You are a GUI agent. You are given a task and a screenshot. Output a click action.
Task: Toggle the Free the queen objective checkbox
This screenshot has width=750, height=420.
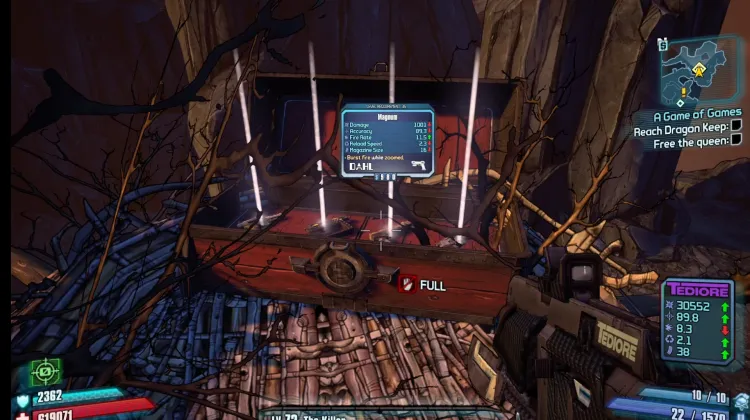coord(737,142)
